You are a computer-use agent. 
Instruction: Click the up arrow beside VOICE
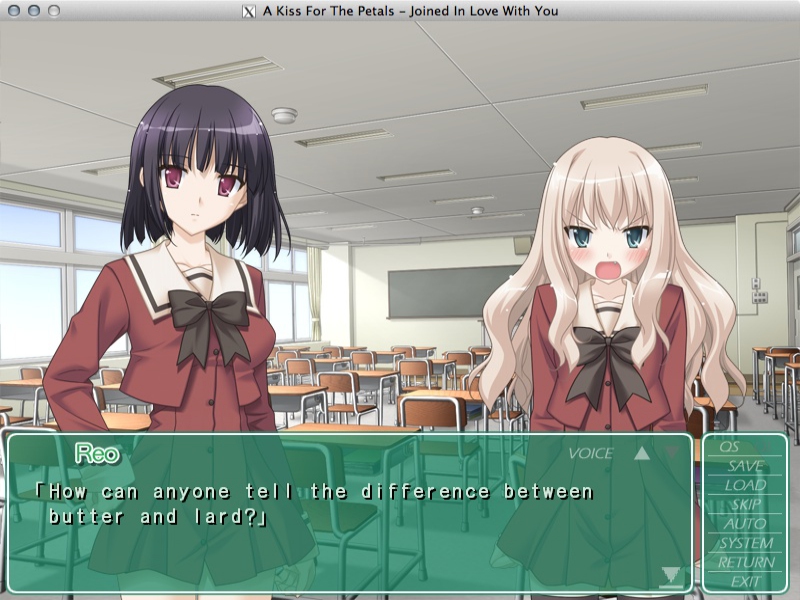[642, 453]
